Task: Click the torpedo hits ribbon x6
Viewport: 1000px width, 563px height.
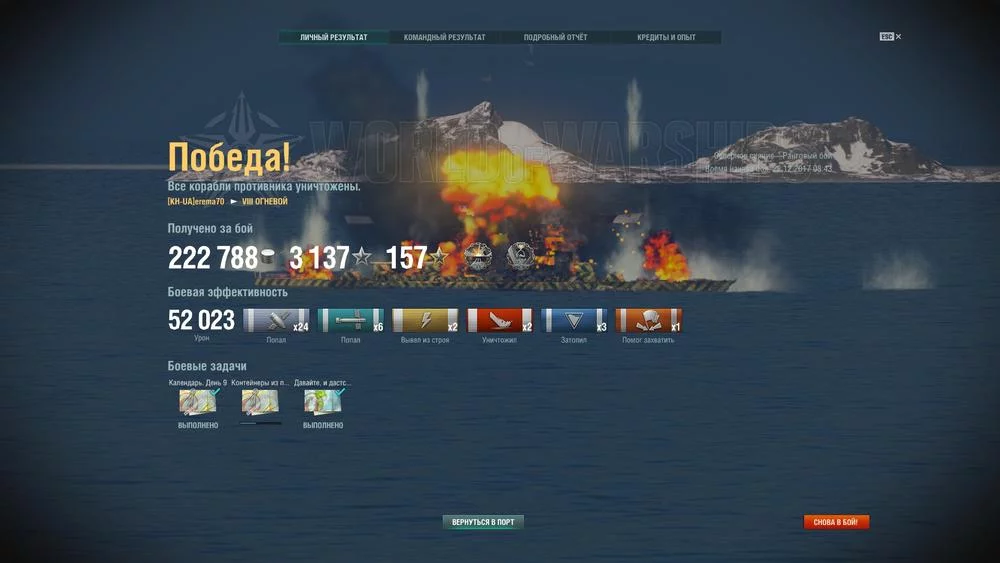Action: click(x=350, y=321)
